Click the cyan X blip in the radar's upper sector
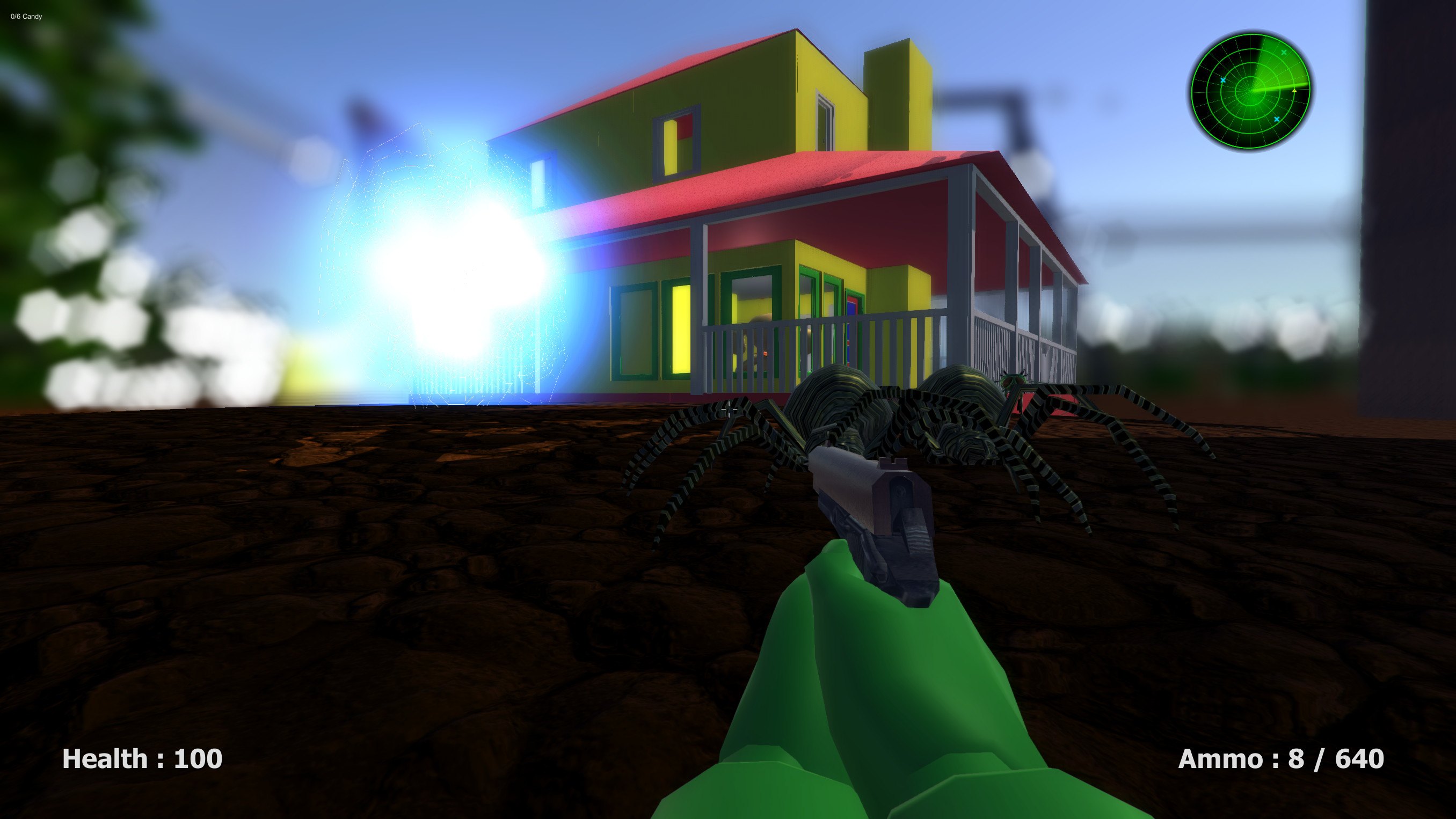 (1284, 52)
